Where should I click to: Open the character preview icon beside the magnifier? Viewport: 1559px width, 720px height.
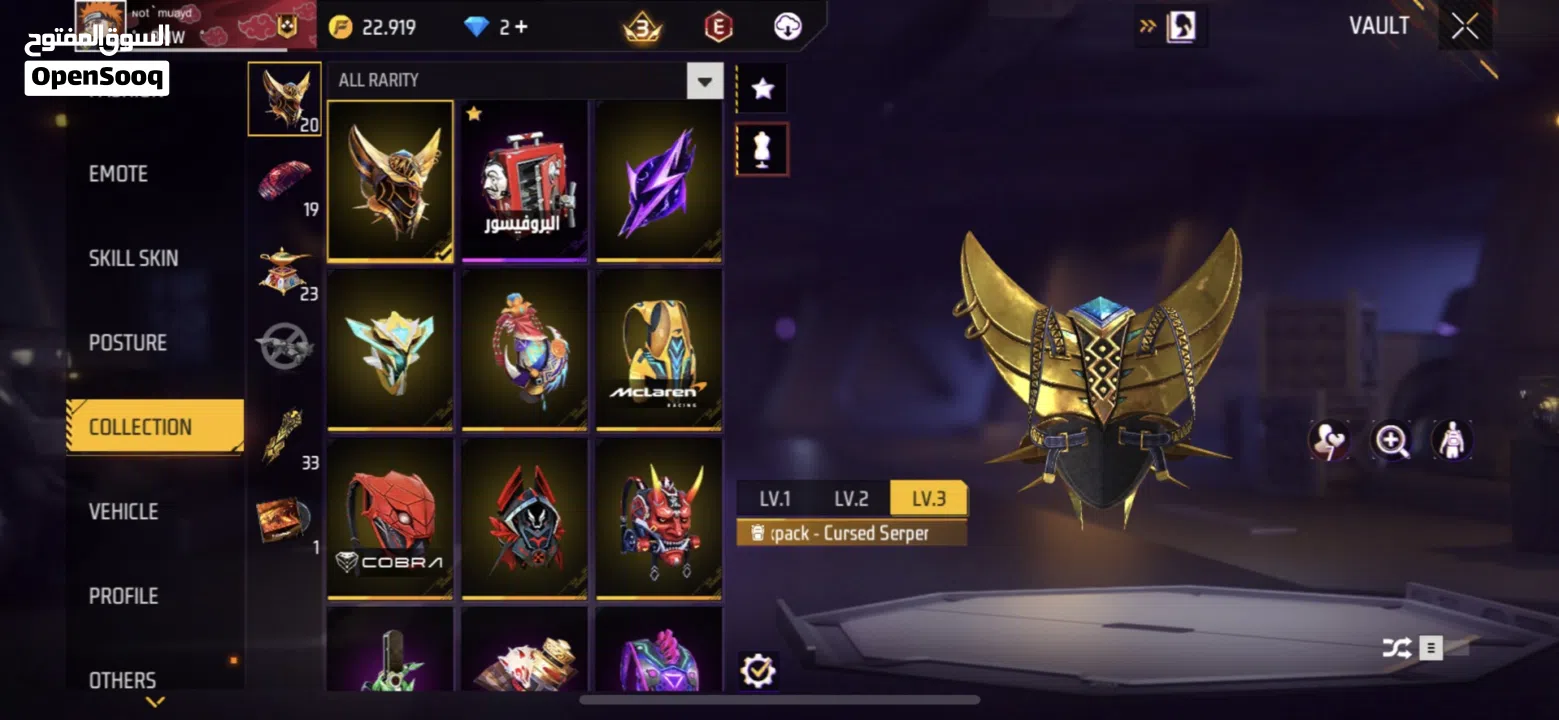[x=1451, y=440]
